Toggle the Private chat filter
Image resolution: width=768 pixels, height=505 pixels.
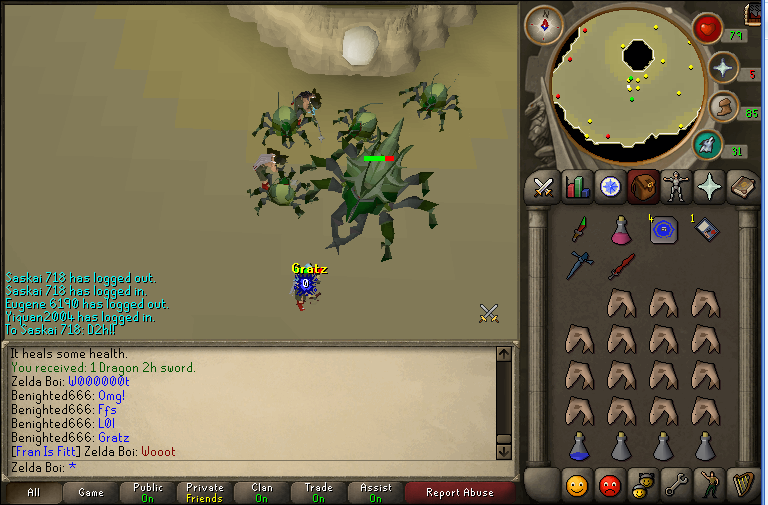click(204, 492)
